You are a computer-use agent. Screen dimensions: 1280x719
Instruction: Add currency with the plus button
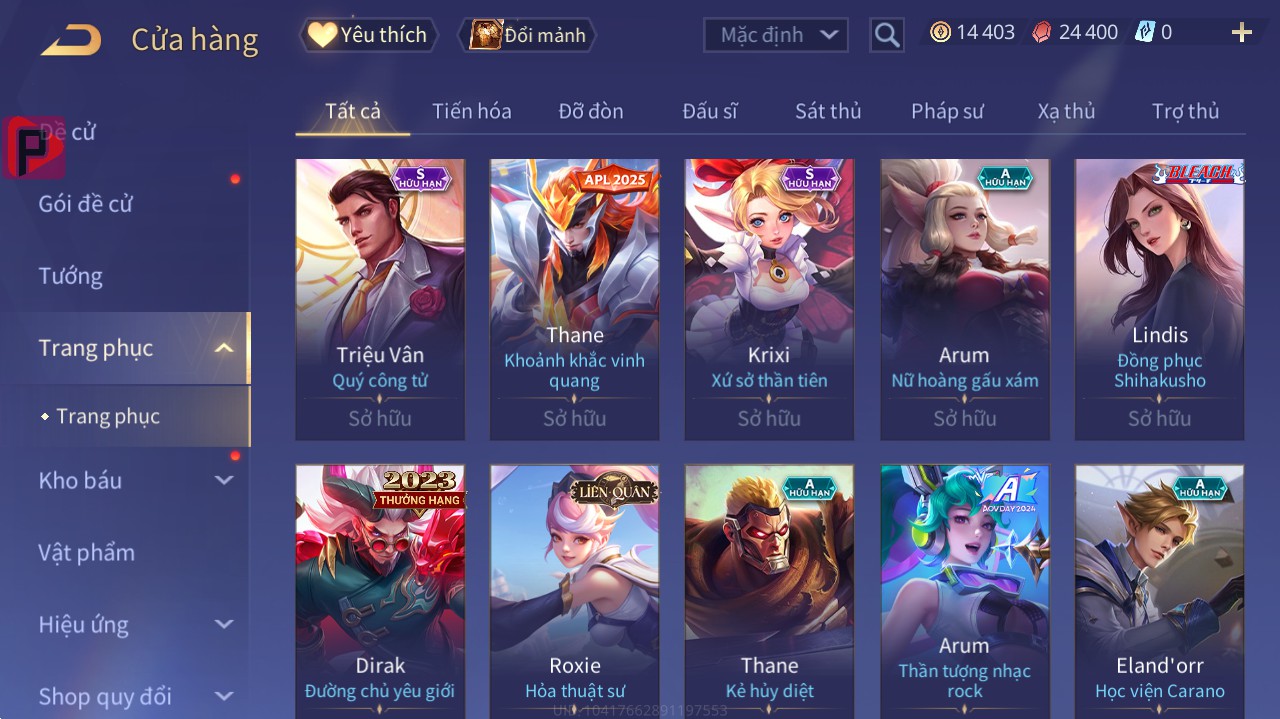click(1242, 33)
